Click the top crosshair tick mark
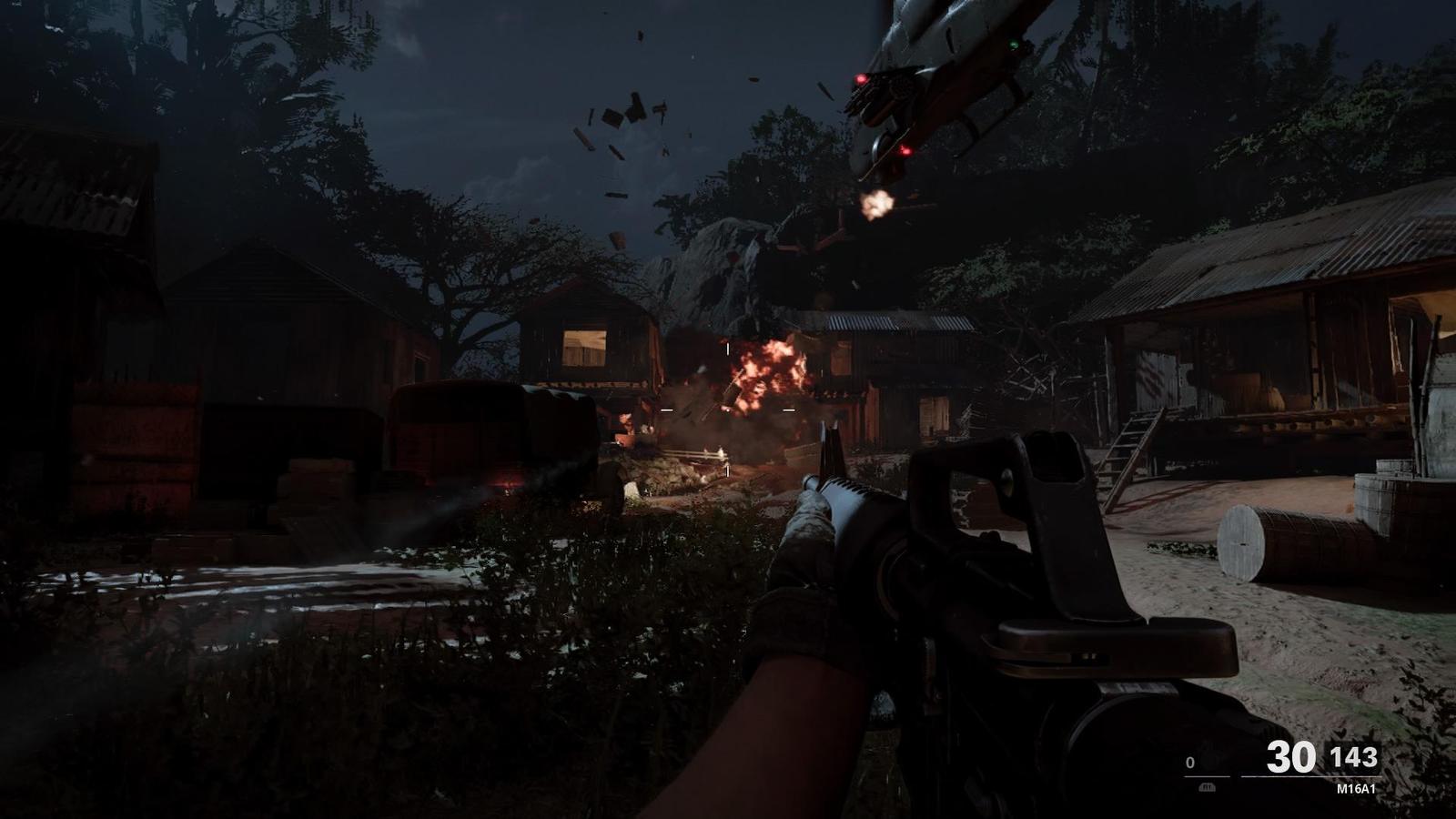Image resolution: width=1456 pixels, height=819 pixels. 728,349
